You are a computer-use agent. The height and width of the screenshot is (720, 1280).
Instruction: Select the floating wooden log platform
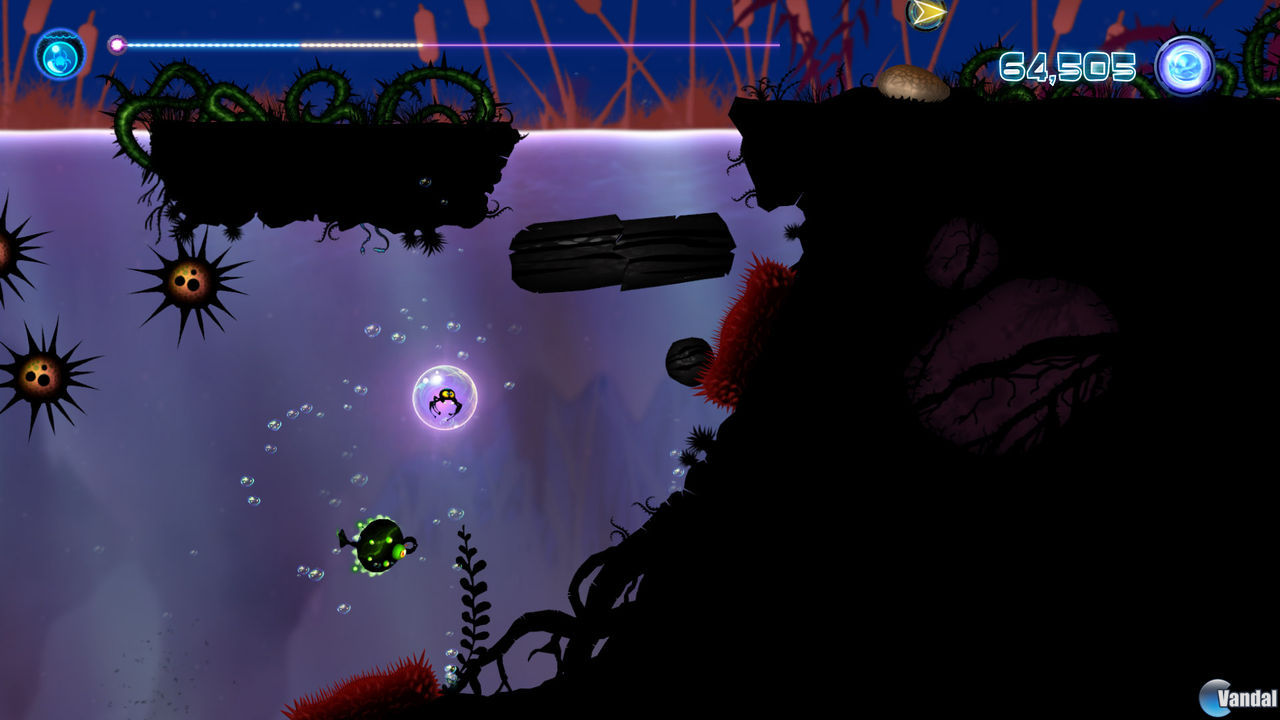[620, 255]
